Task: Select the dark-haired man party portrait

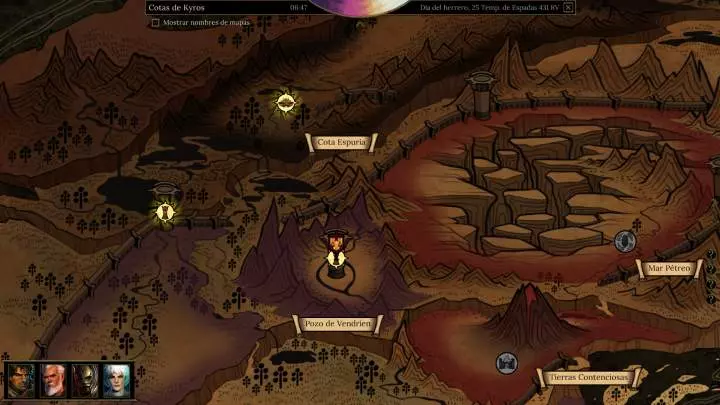Action: 21,380
